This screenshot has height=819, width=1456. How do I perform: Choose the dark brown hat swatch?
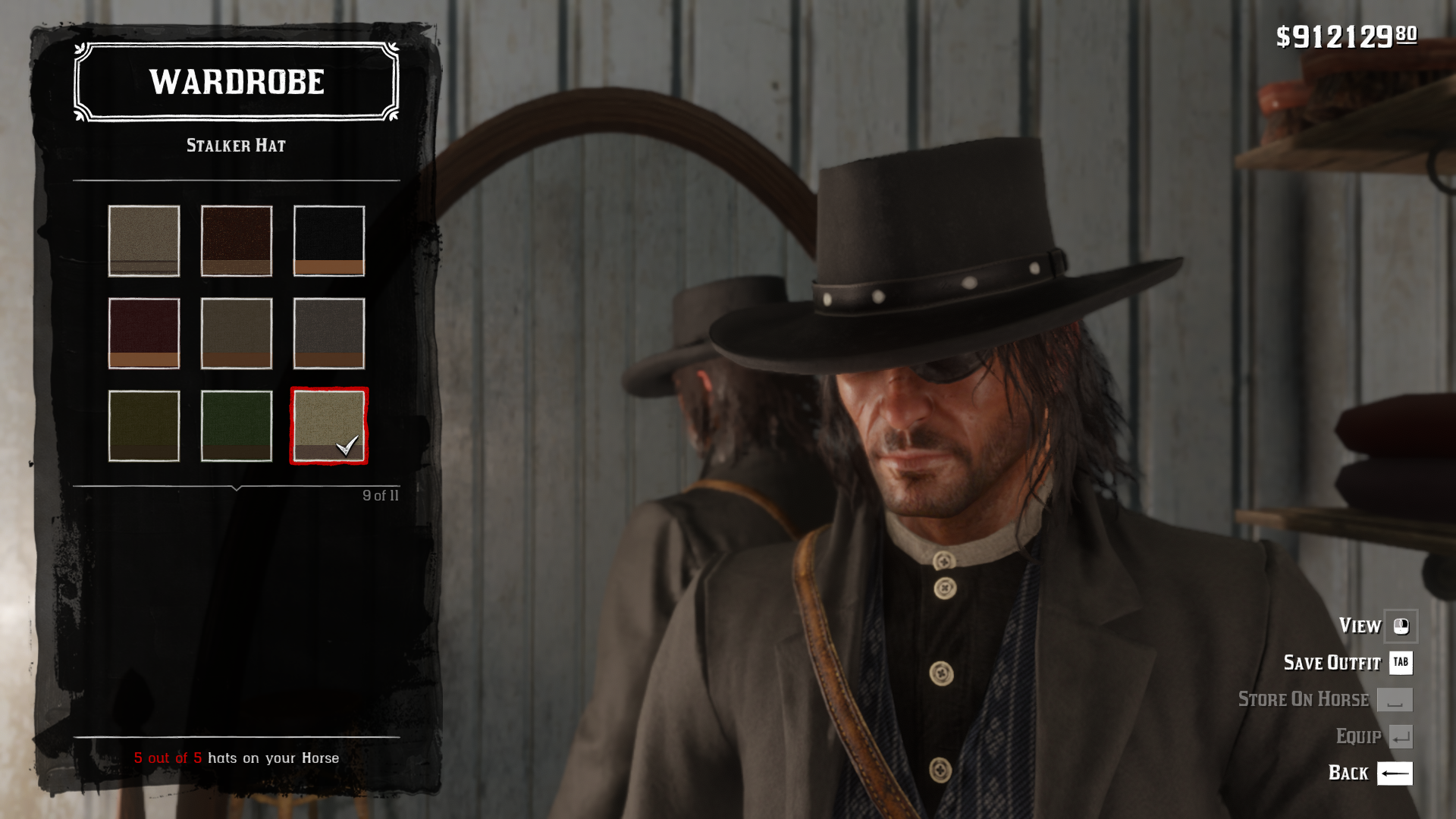[237, 241]
